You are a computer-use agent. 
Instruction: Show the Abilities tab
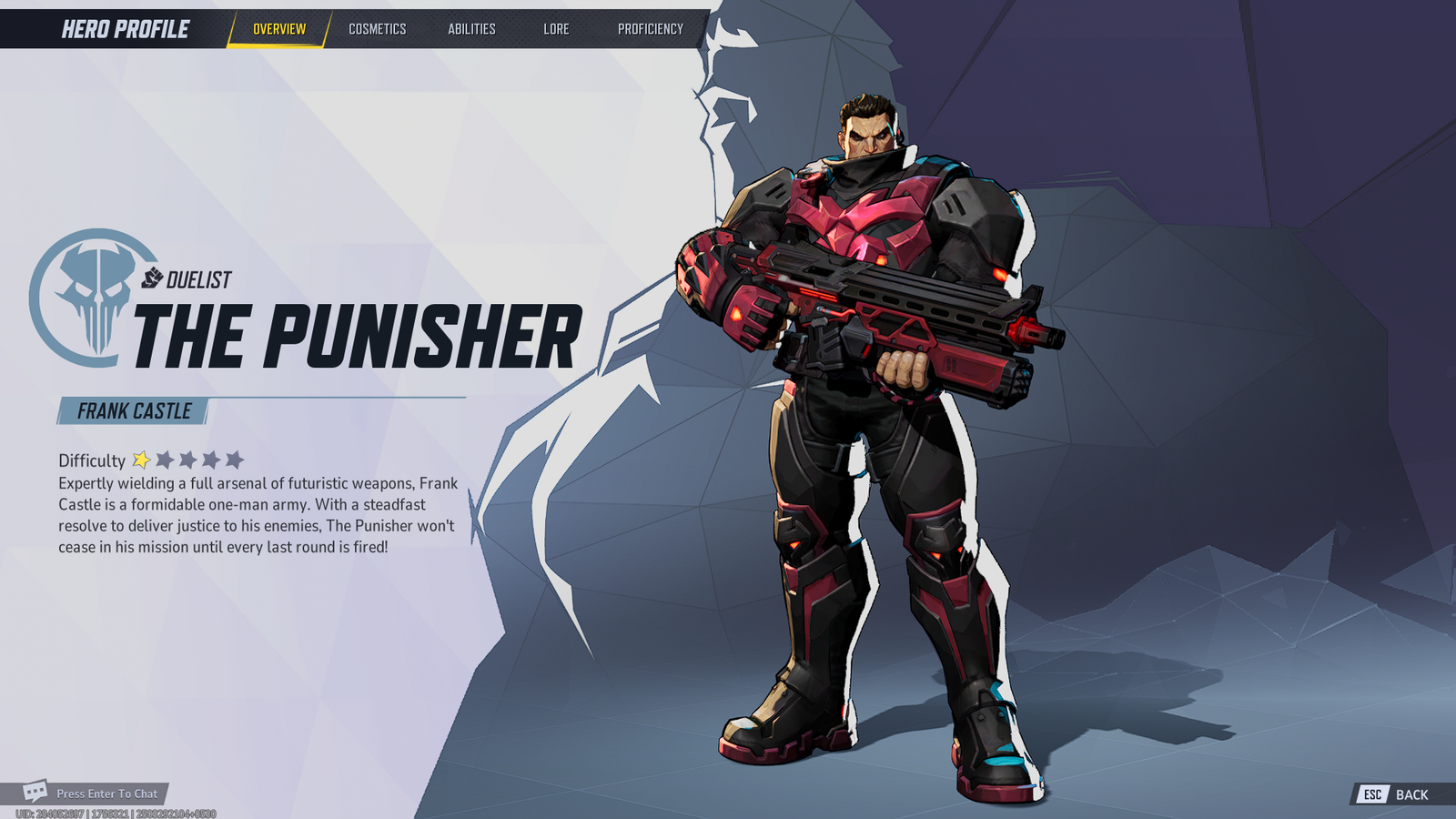click(471, 29)
